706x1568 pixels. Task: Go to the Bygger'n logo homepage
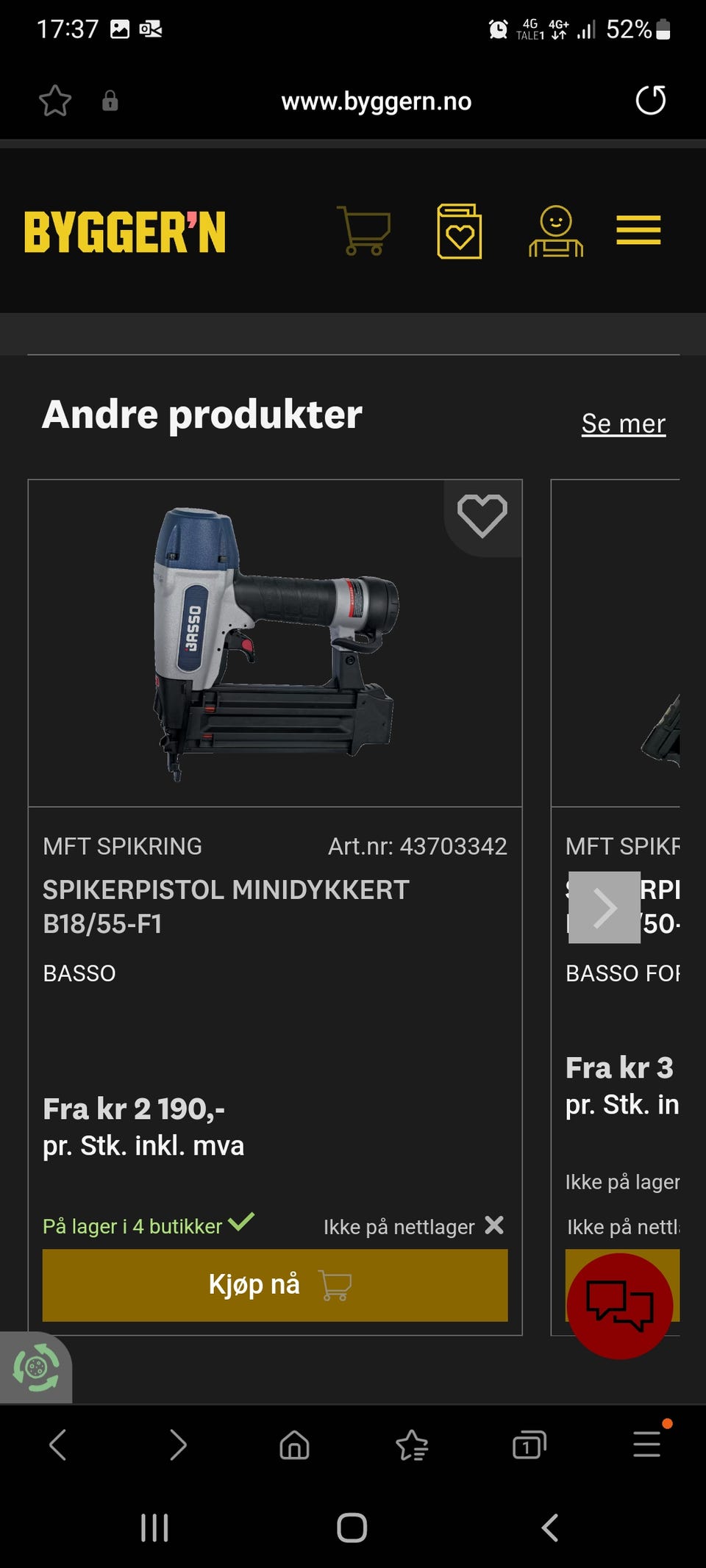[125, 232]
